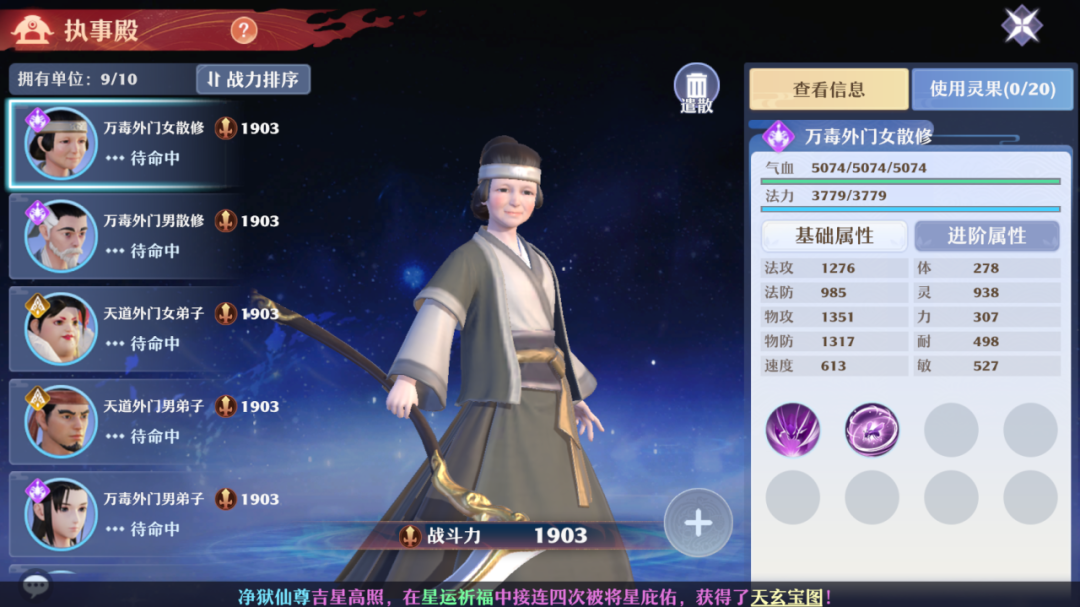Screen dimensions: 1080x607
Task: Inspect the purple swirl skill icon
Action: (x=872, y=430)
